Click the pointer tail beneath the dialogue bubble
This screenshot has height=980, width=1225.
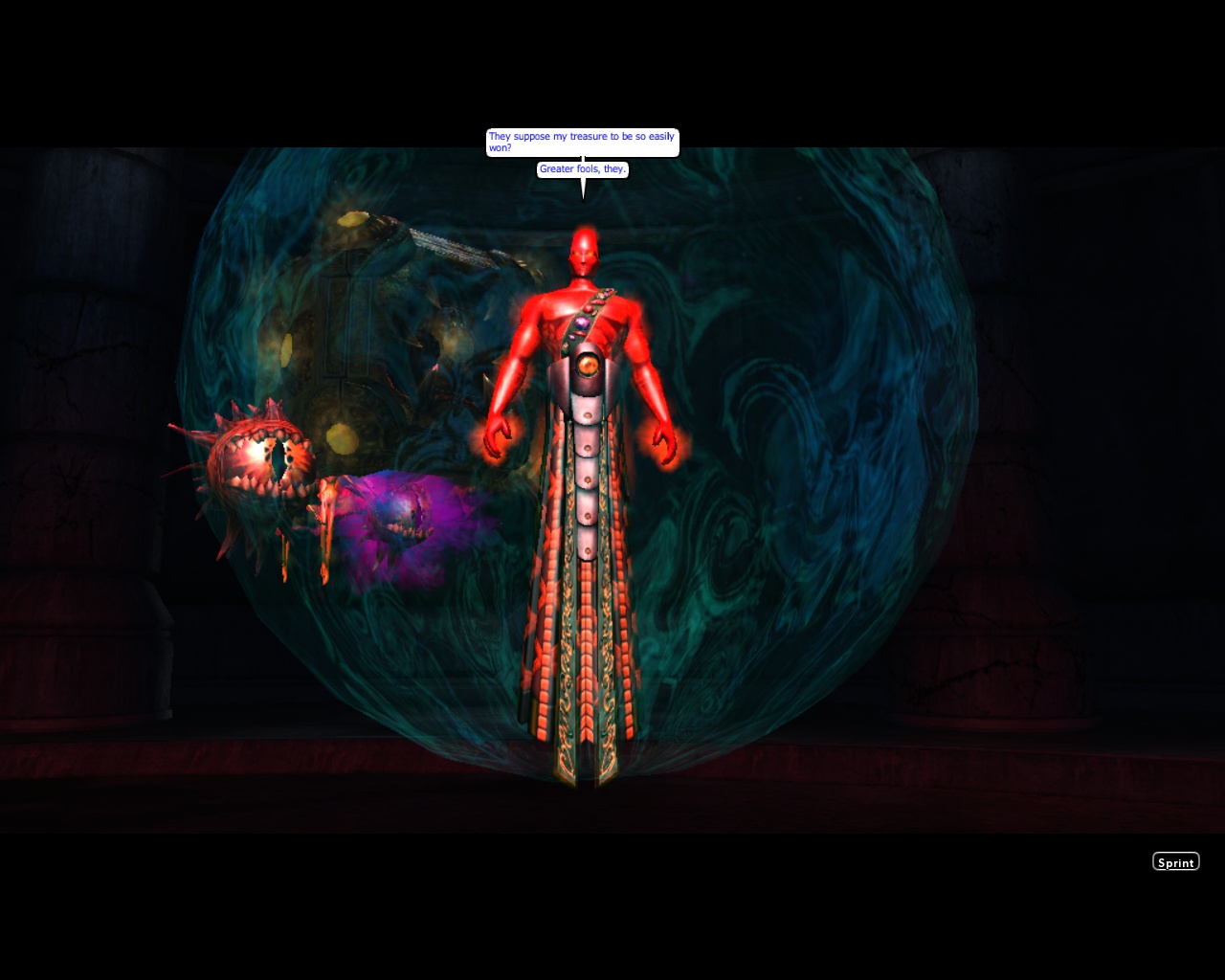(584, 189)
